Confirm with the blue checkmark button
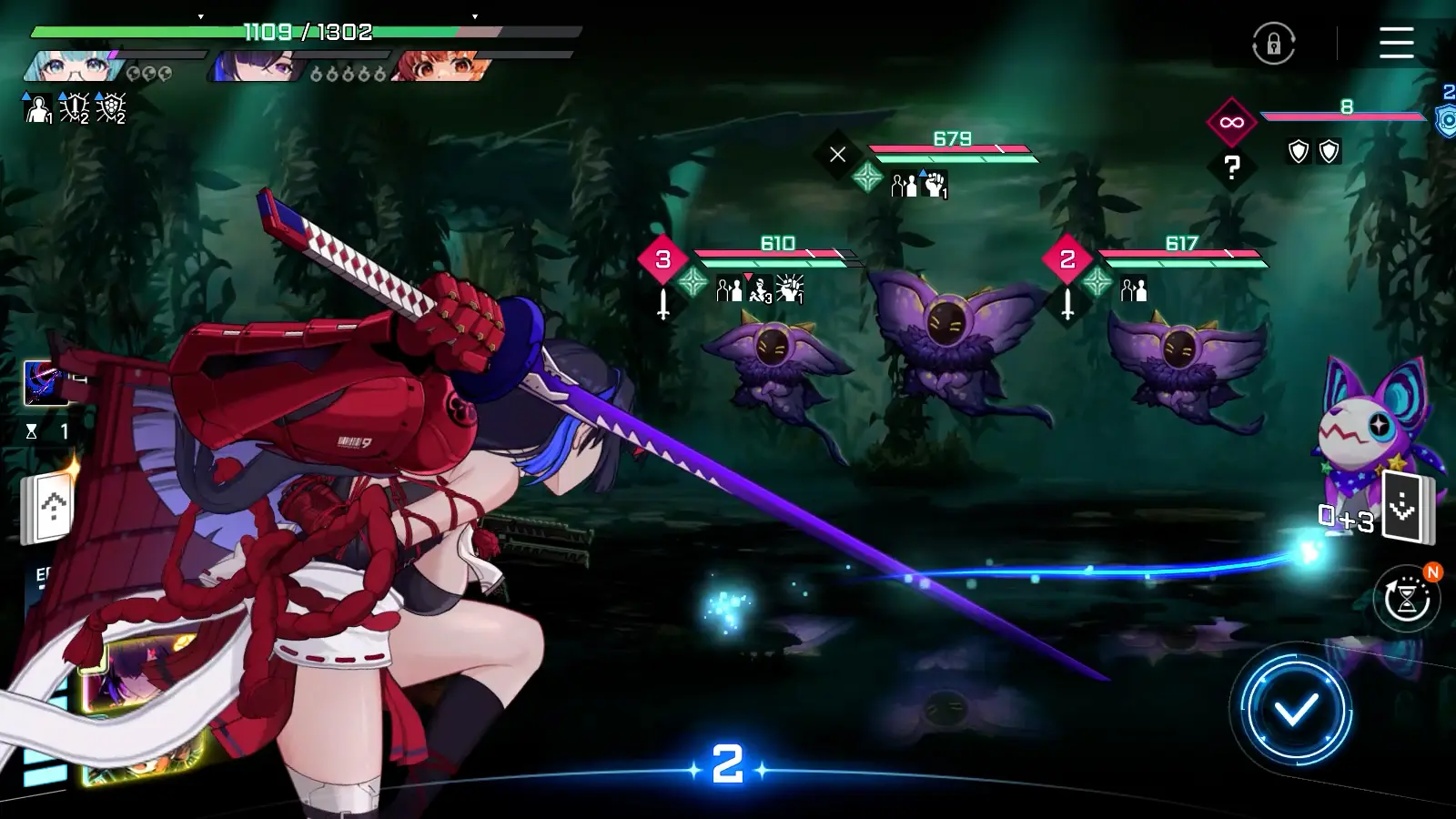 tap(1295, 709)
